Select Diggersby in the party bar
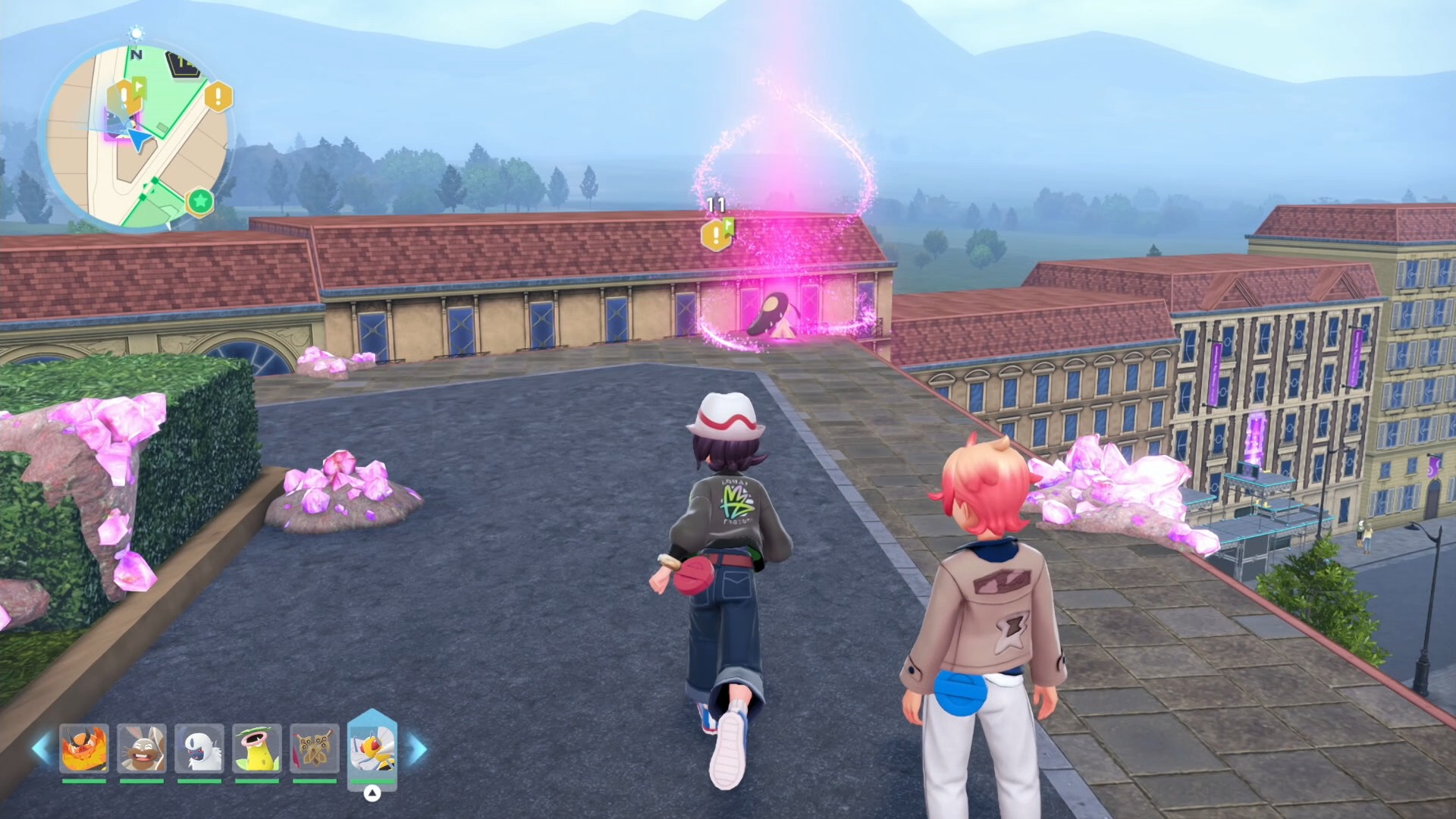This screenshot has height=819, width=1456. (x=142, y=748)
